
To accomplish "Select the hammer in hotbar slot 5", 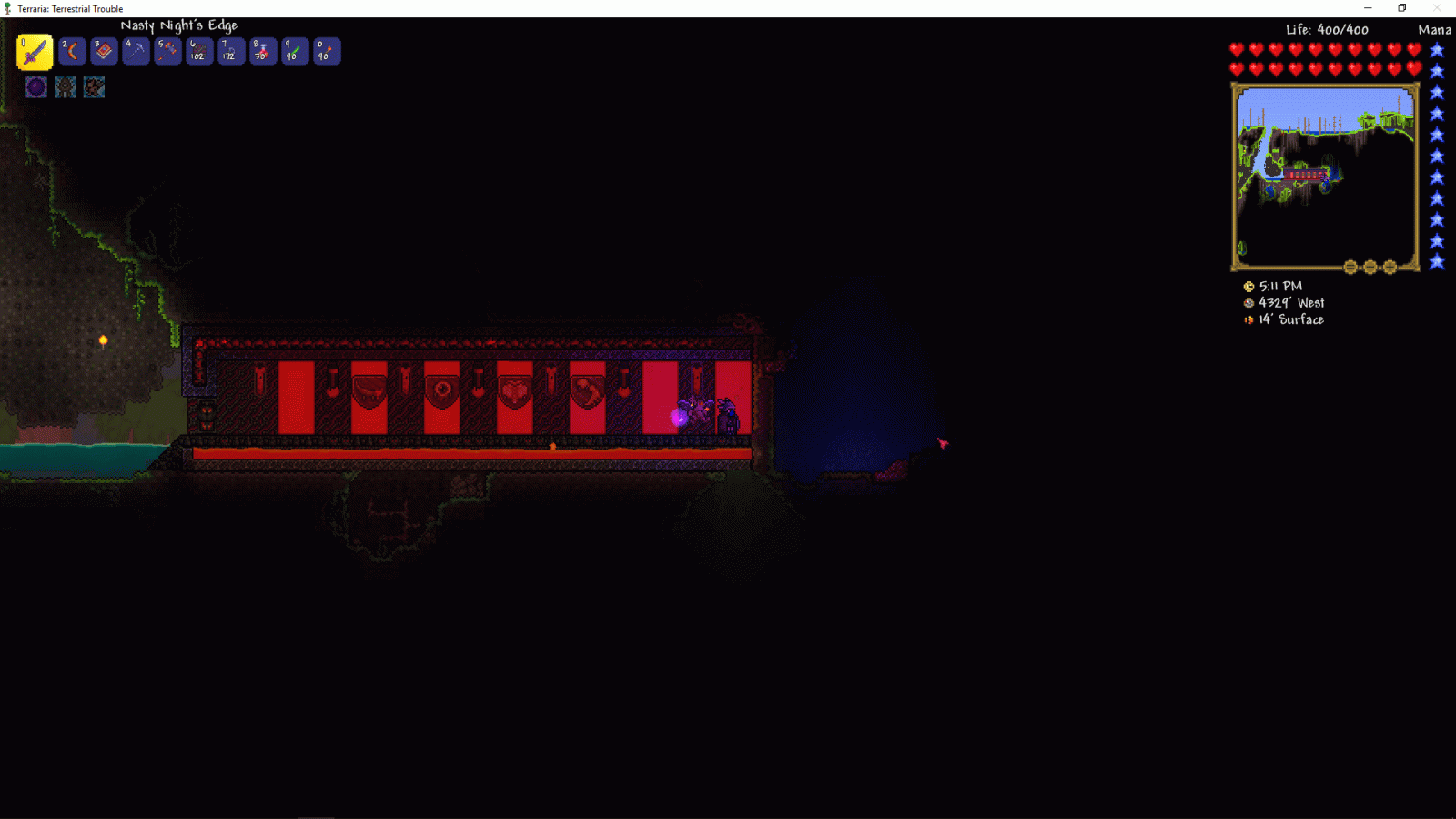I will (167, 51).
